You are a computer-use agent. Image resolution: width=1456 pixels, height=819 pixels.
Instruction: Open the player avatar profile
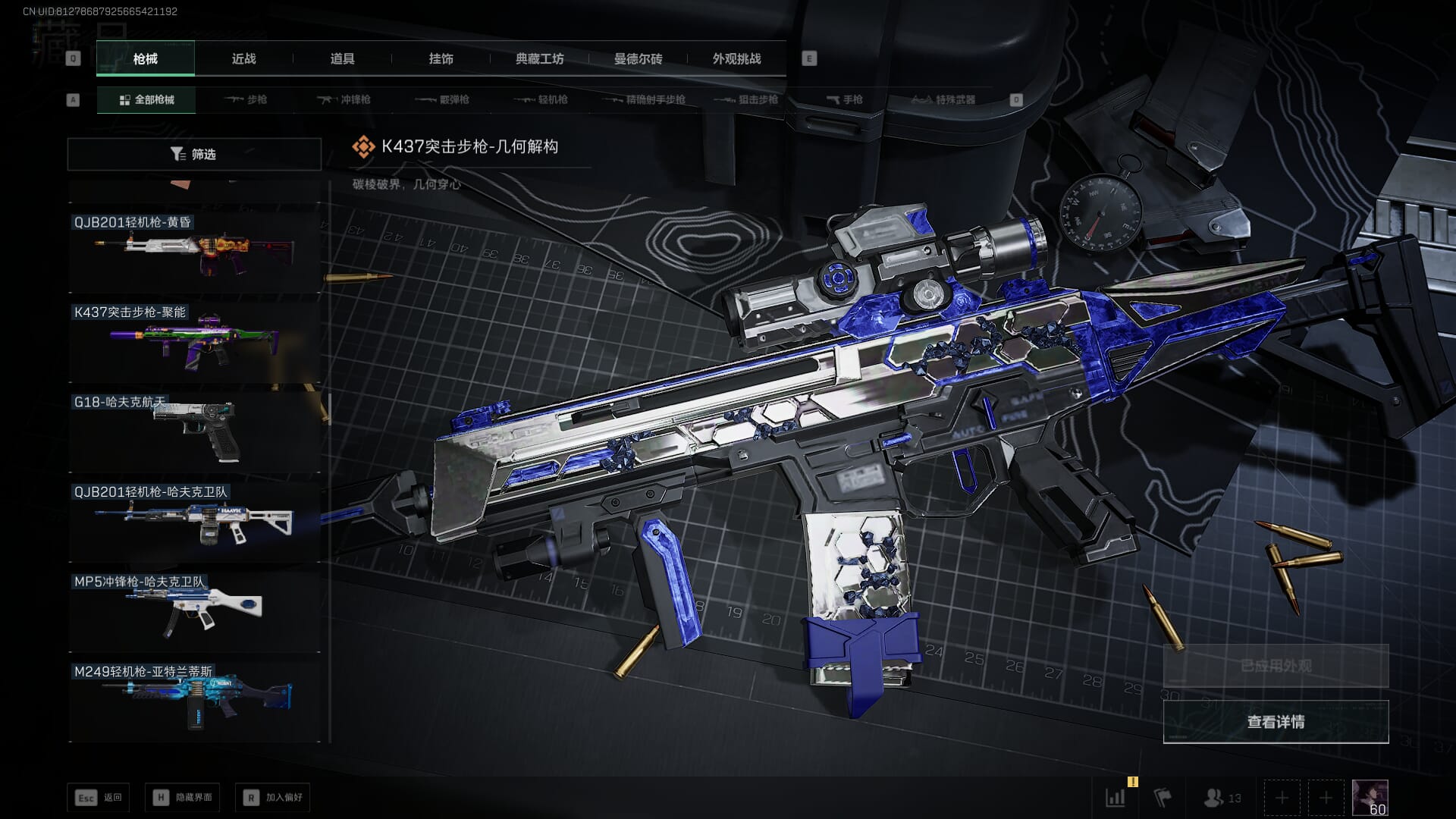[1370, 798]
